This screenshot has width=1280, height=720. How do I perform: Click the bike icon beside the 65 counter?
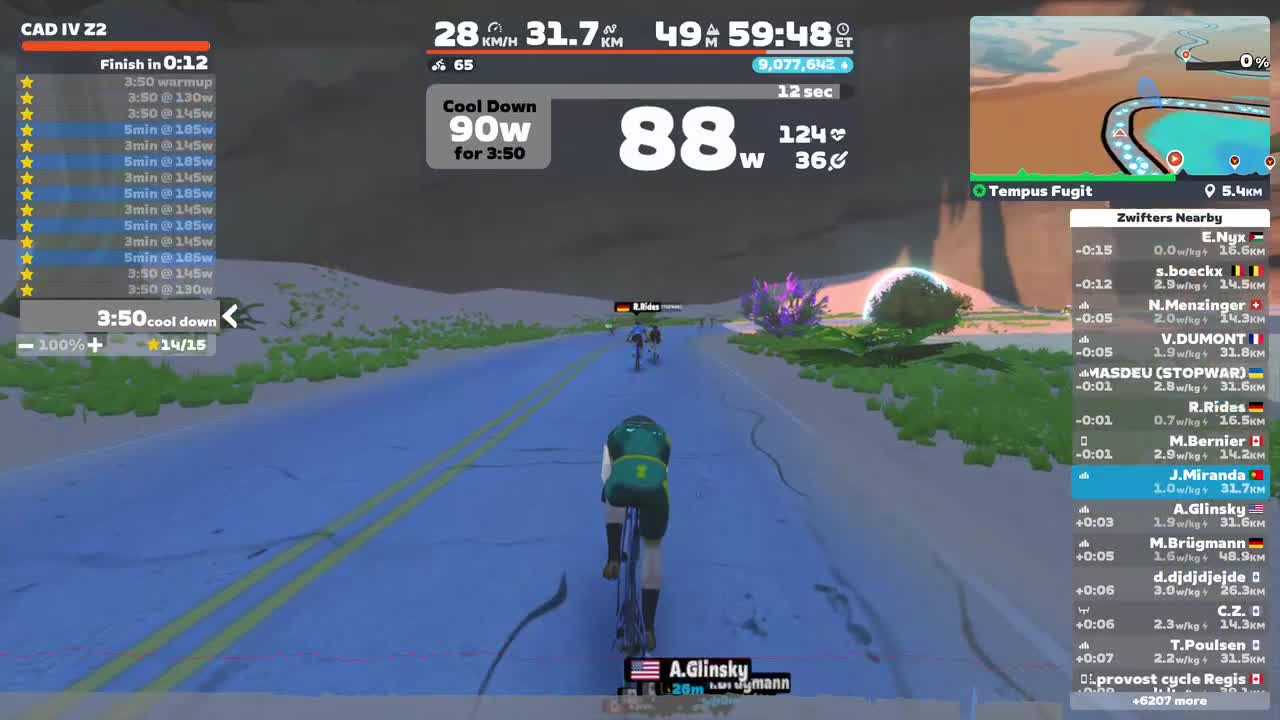click(438, 65)
